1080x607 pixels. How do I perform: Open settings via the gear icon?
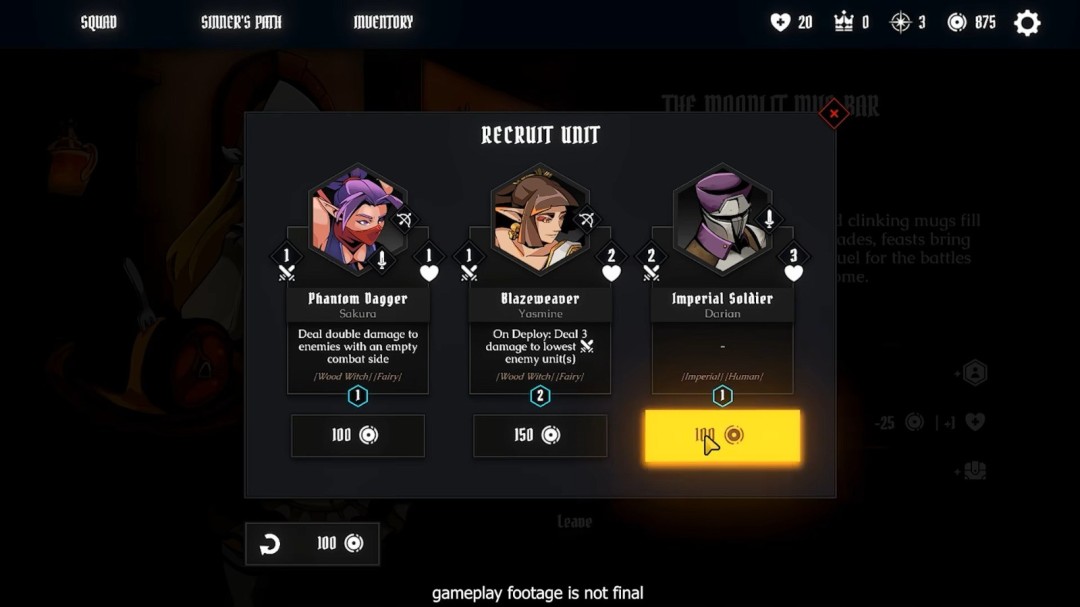pyautogui.click(x=1027, y=23)
